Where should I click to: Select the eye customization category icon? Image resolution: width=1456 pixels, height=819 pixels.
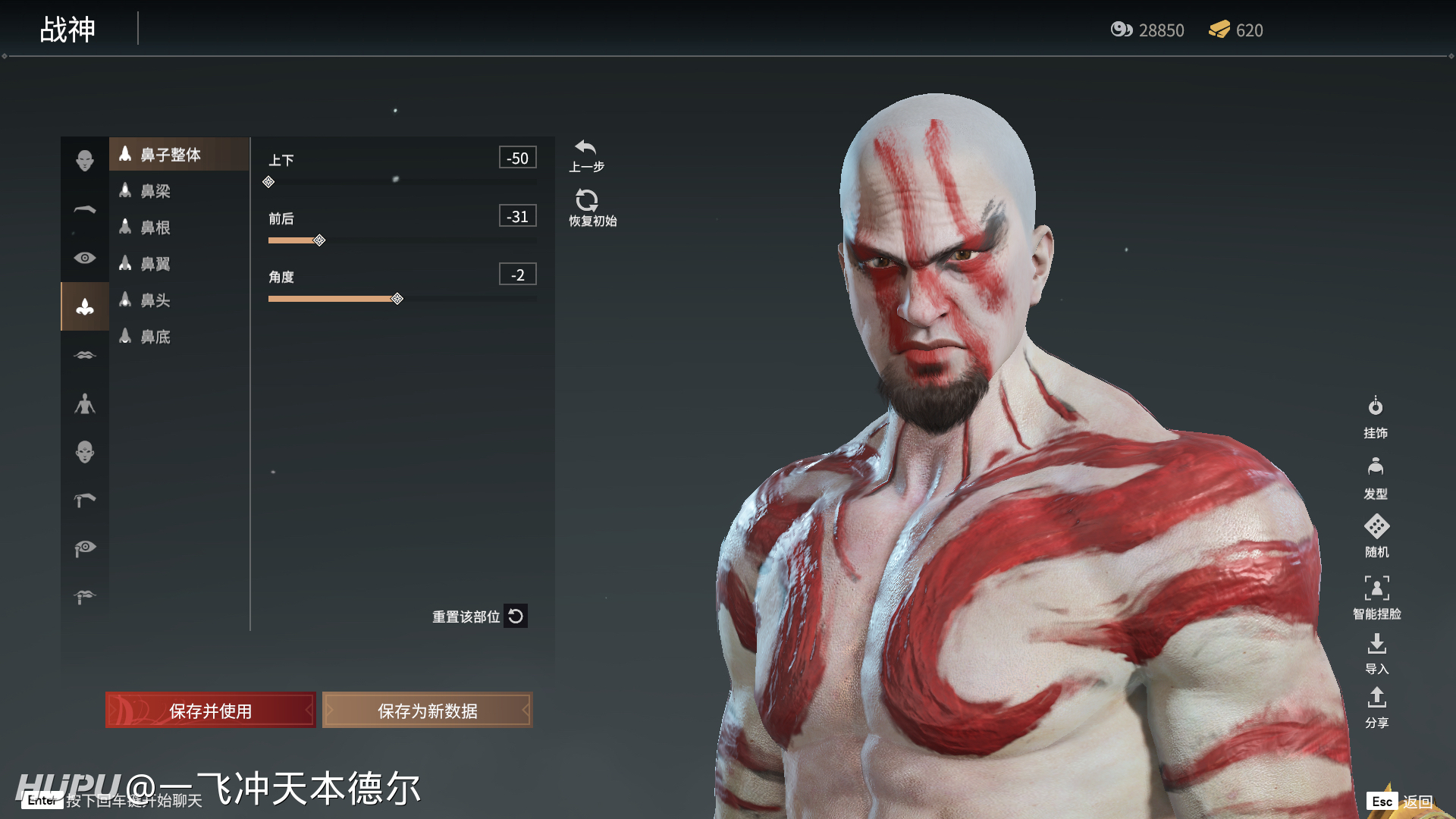tap(84, 258)
